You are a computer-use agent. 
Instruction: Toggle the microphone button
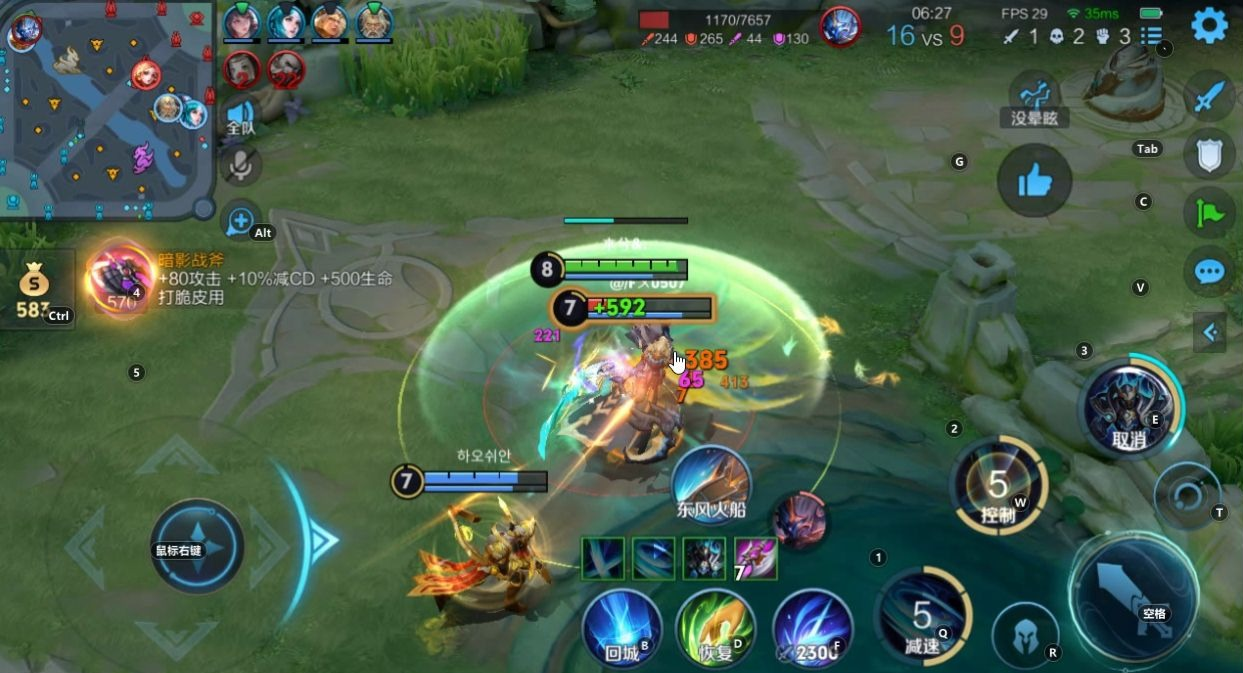point(240,166)
